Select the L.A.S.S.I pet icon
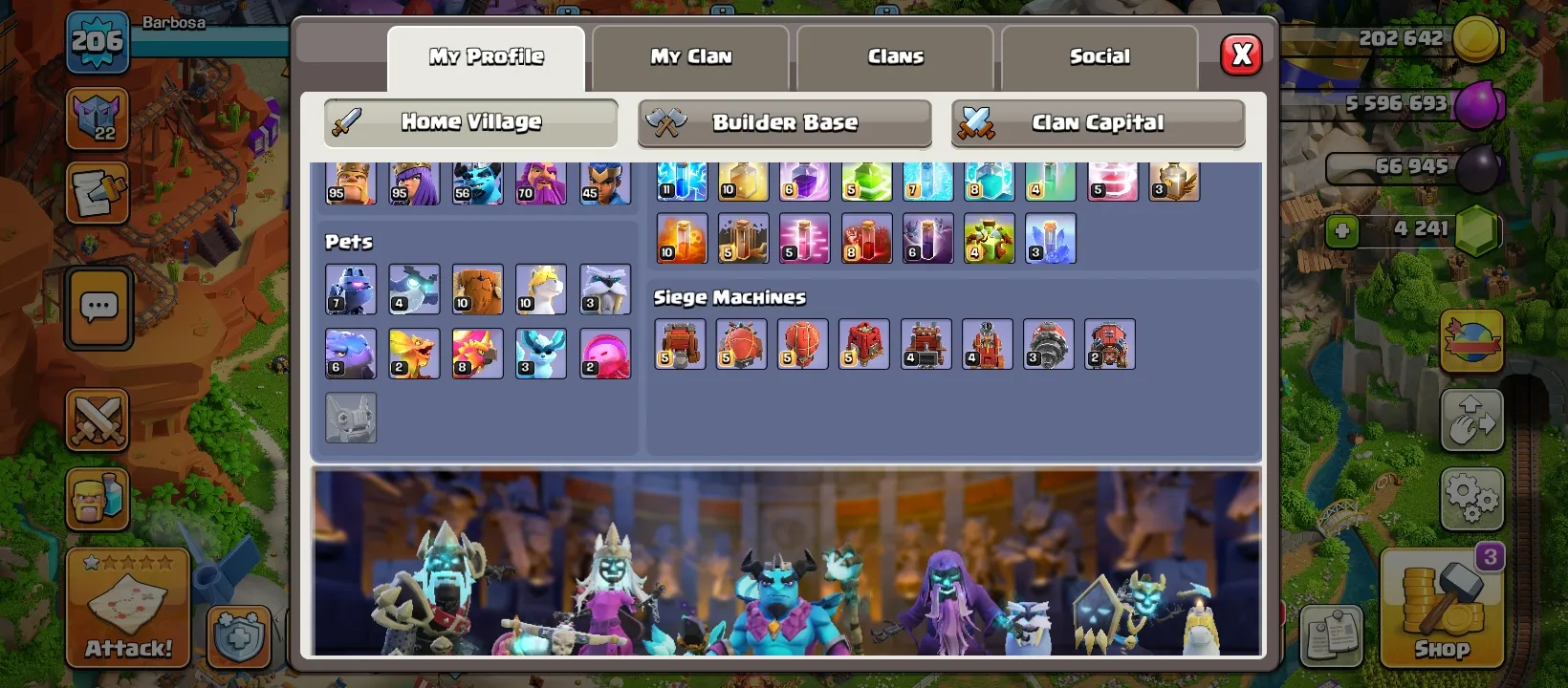 (x=350, y=290)
